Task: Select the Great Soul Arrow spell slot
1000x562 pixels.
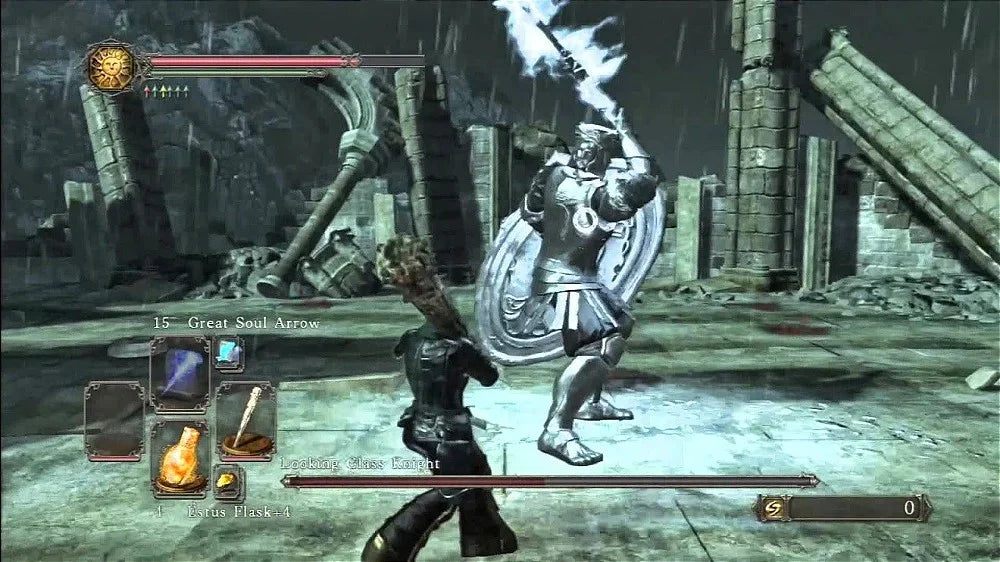Action: coord(179,372)
